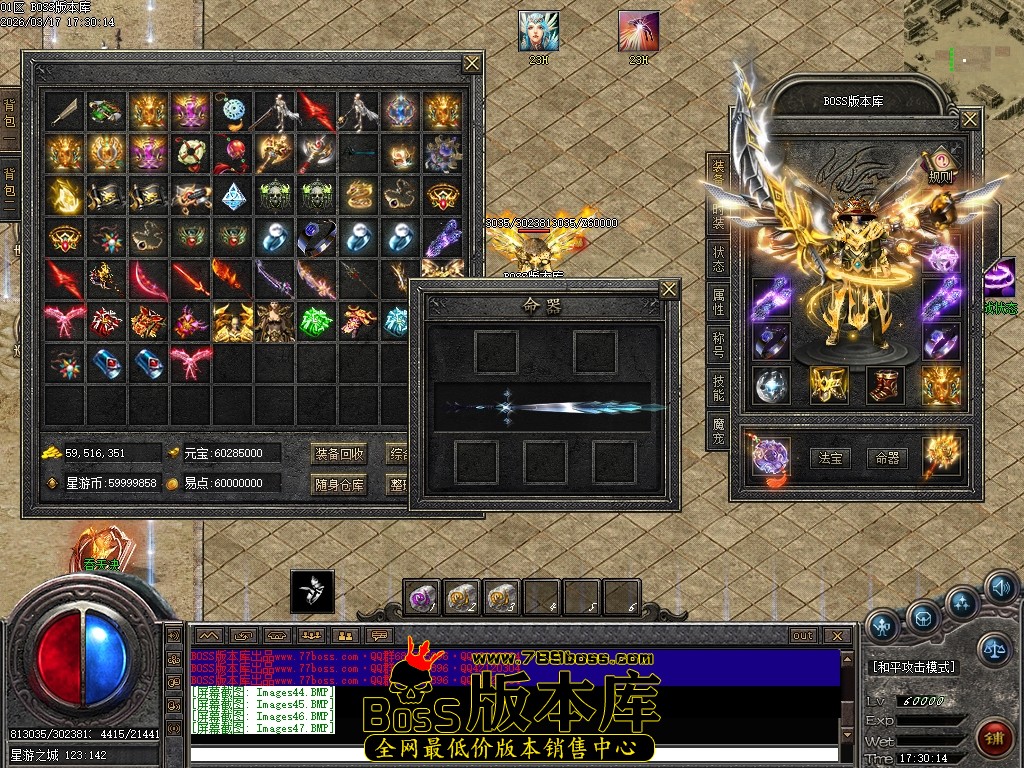Switch to the 背包二 bag tab
This screenshot has height=768, width=1024.
tap(10, 182)
